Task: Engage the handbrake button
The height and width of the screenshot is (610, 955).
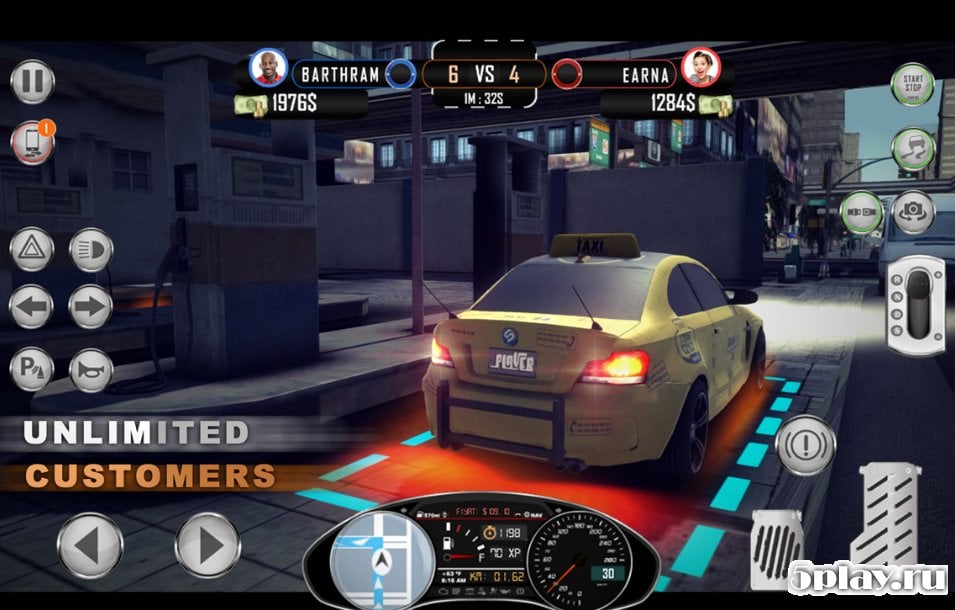Action: [805, 445]
